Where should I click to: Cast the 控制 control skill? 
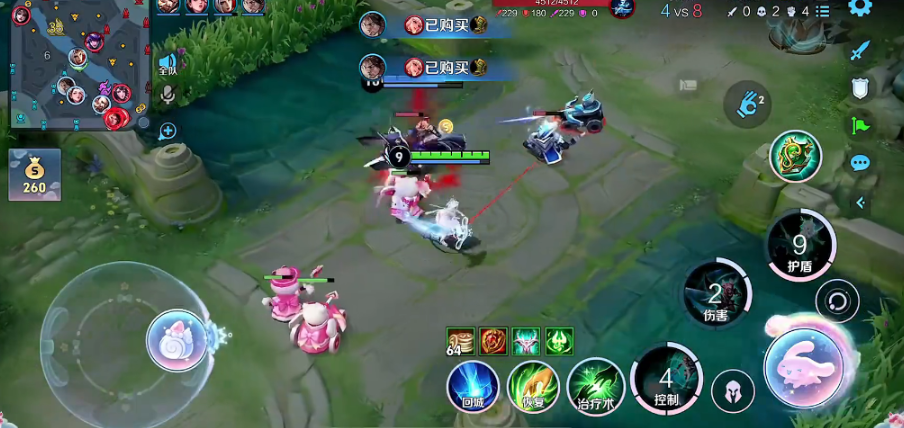[x=667, y=380]
